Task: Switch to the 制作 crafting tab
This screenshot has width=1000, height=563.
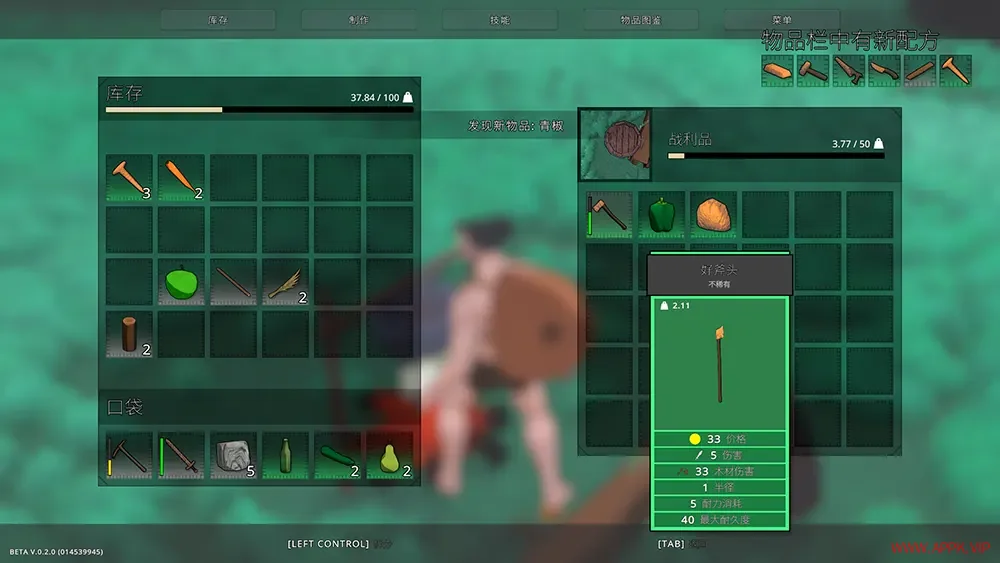Action: click(x=358, y=20)
